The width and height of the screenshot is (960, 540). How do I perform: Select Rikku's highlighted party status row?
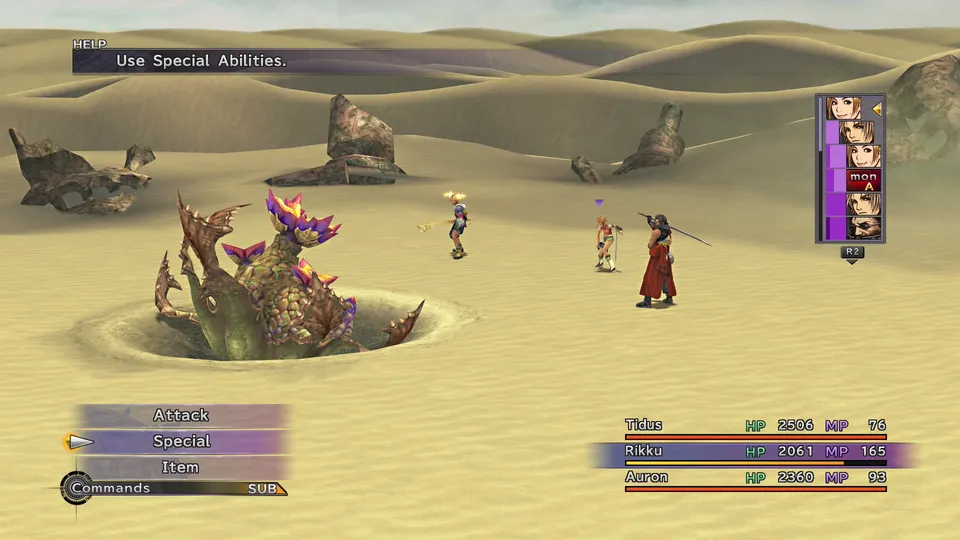pyautogui.click(x=755, y=453)
